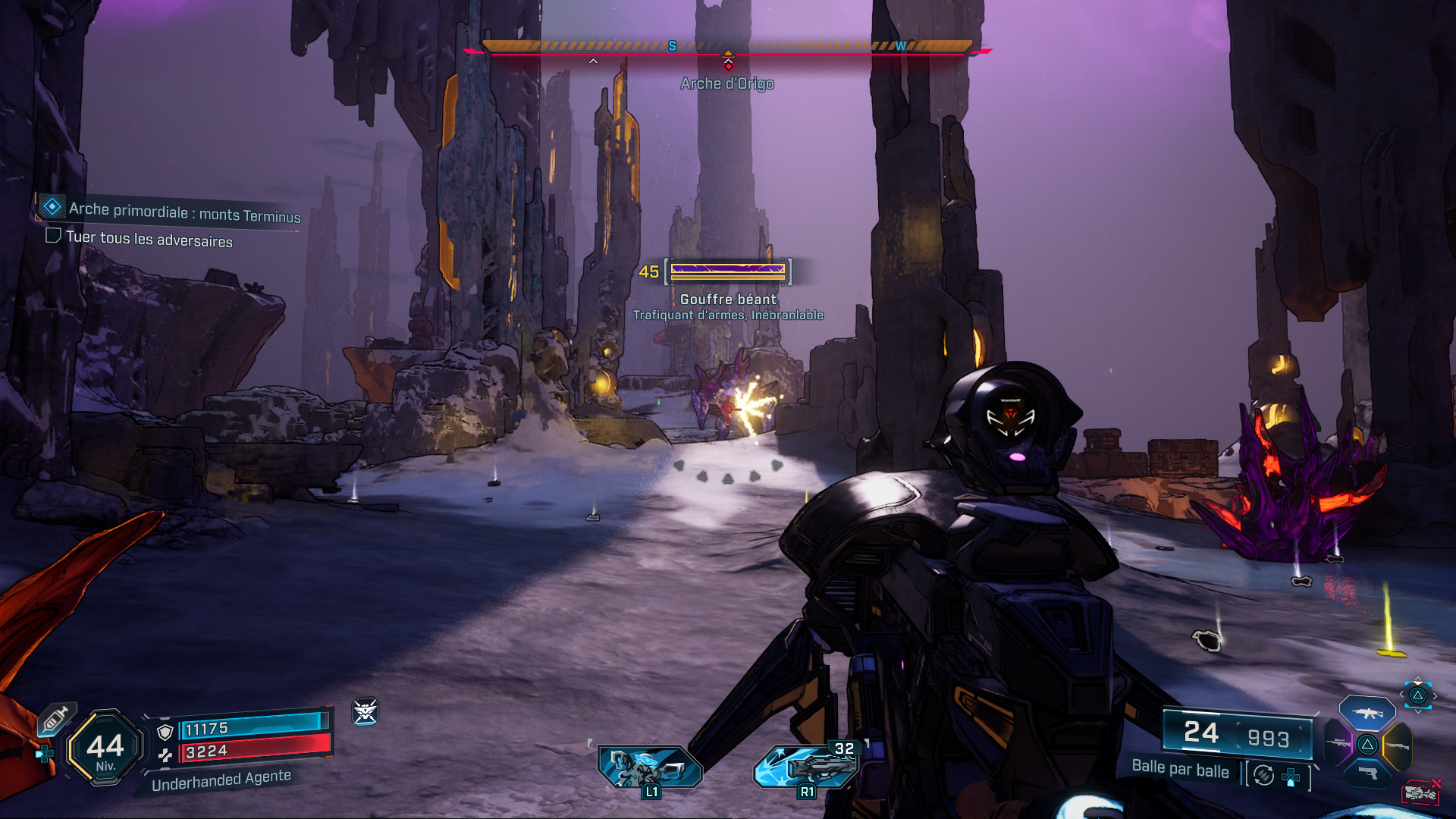Screen dimensions: 1456x819
Task: Check the Tuer tous les adversaires objective box
Action: pos(53,236)
